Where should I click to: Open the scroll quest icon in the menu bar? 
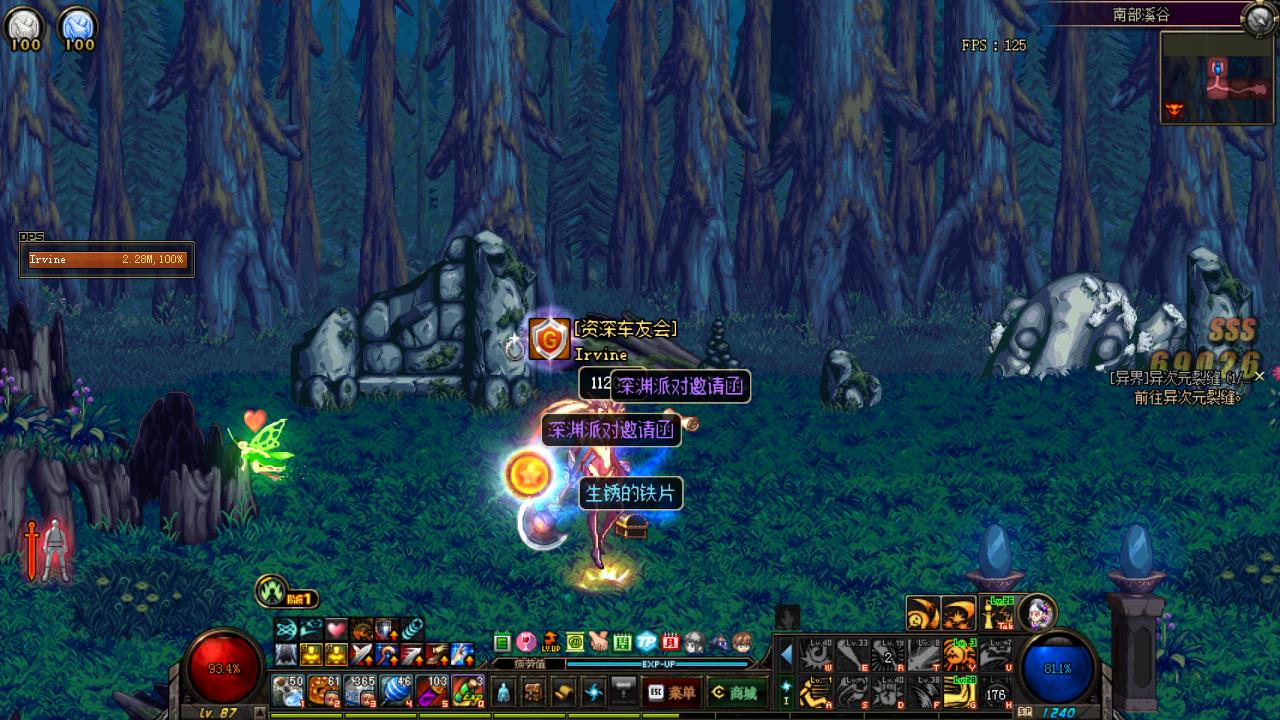pyautogui.click(x=564, y=692)
